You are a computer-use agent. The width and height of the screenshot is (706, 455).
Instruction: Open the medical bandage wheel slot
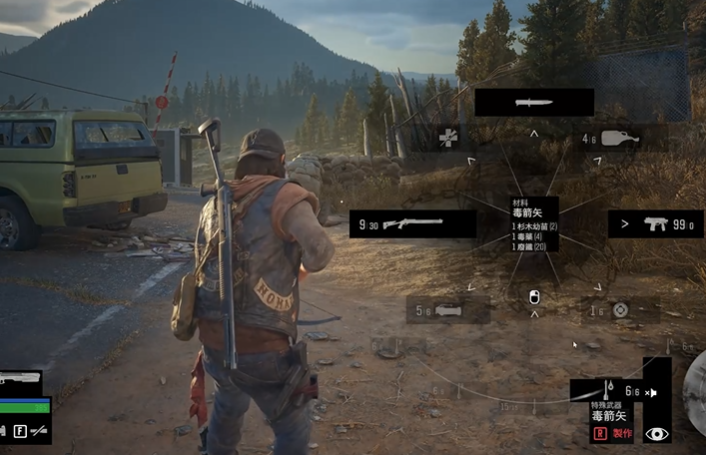coord(448,138)
